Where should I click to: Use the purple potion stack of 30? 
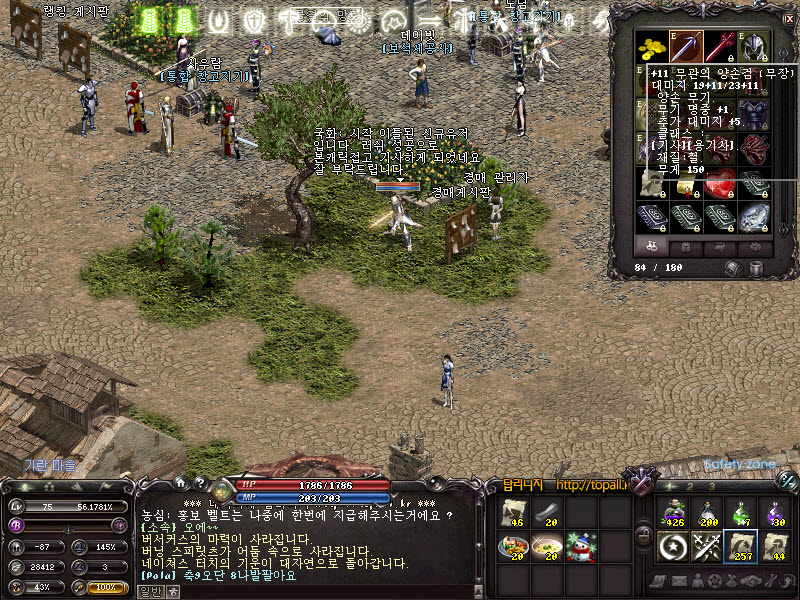tap(775, 513)
